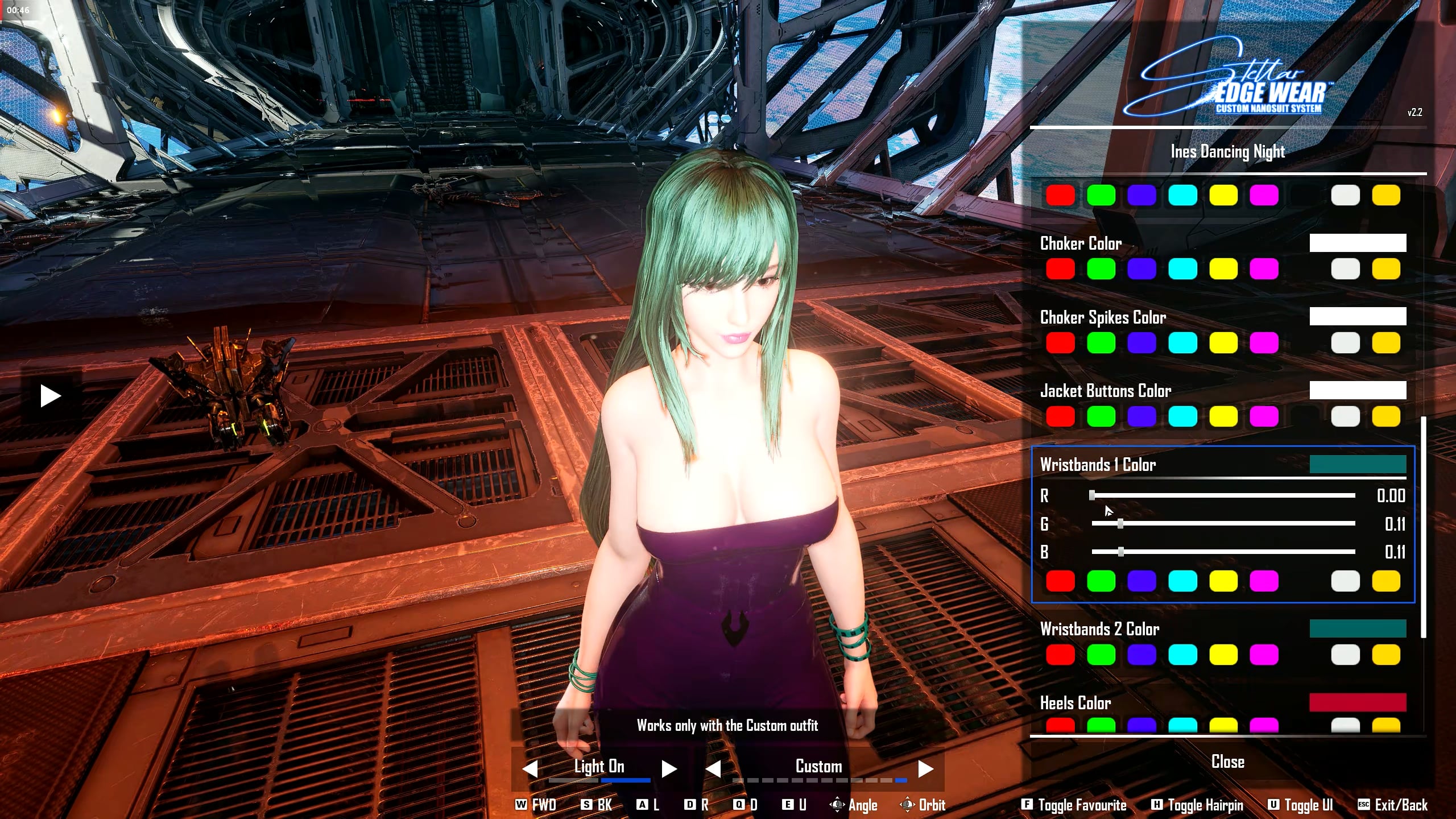This screenshot has width=1456, height=819.
Task: Select white swatch for Jacket Buttons Color
Action: (1345, 417)
